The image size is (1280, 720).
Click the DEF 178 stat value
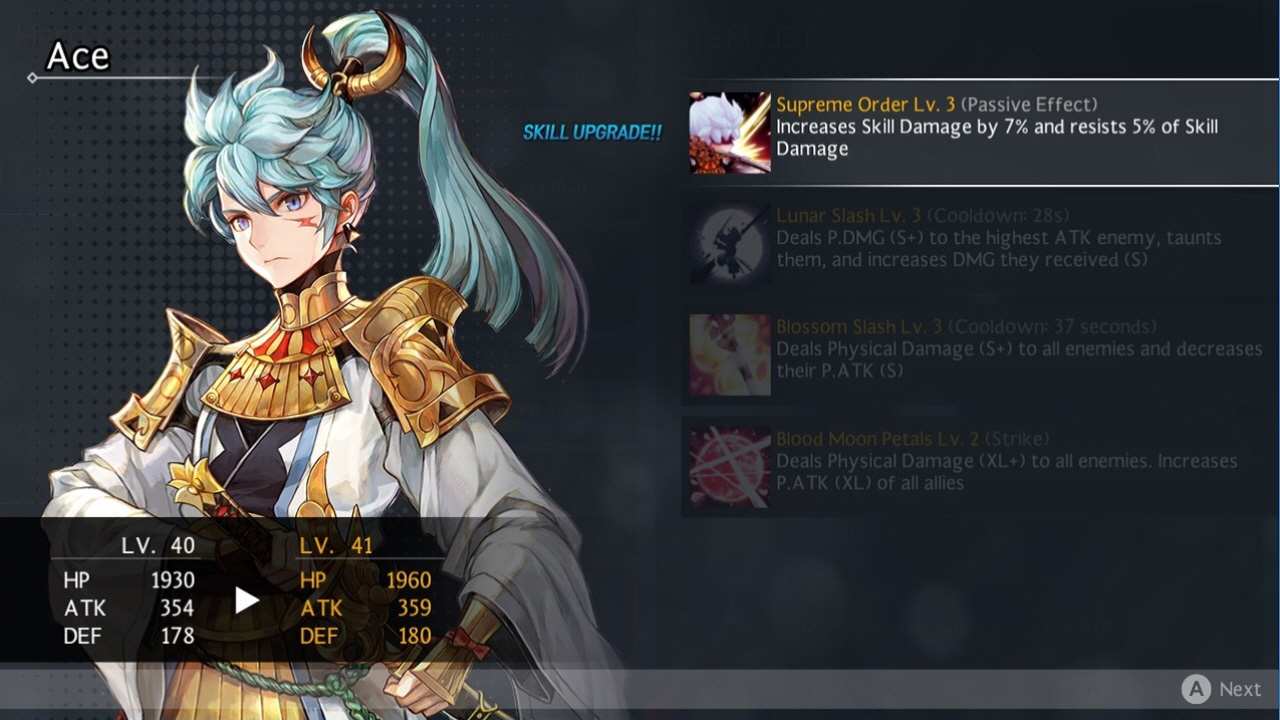click(177, 636)
